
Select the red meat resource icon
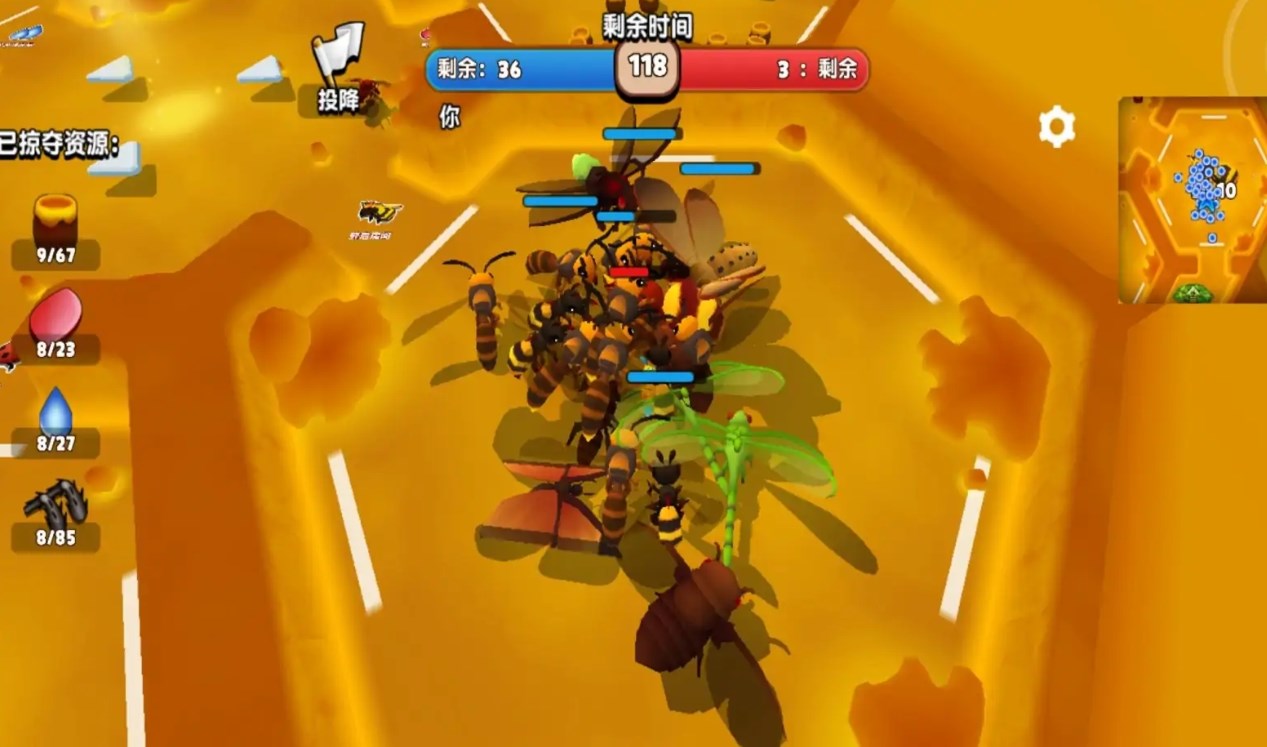[x=55, y=314]
